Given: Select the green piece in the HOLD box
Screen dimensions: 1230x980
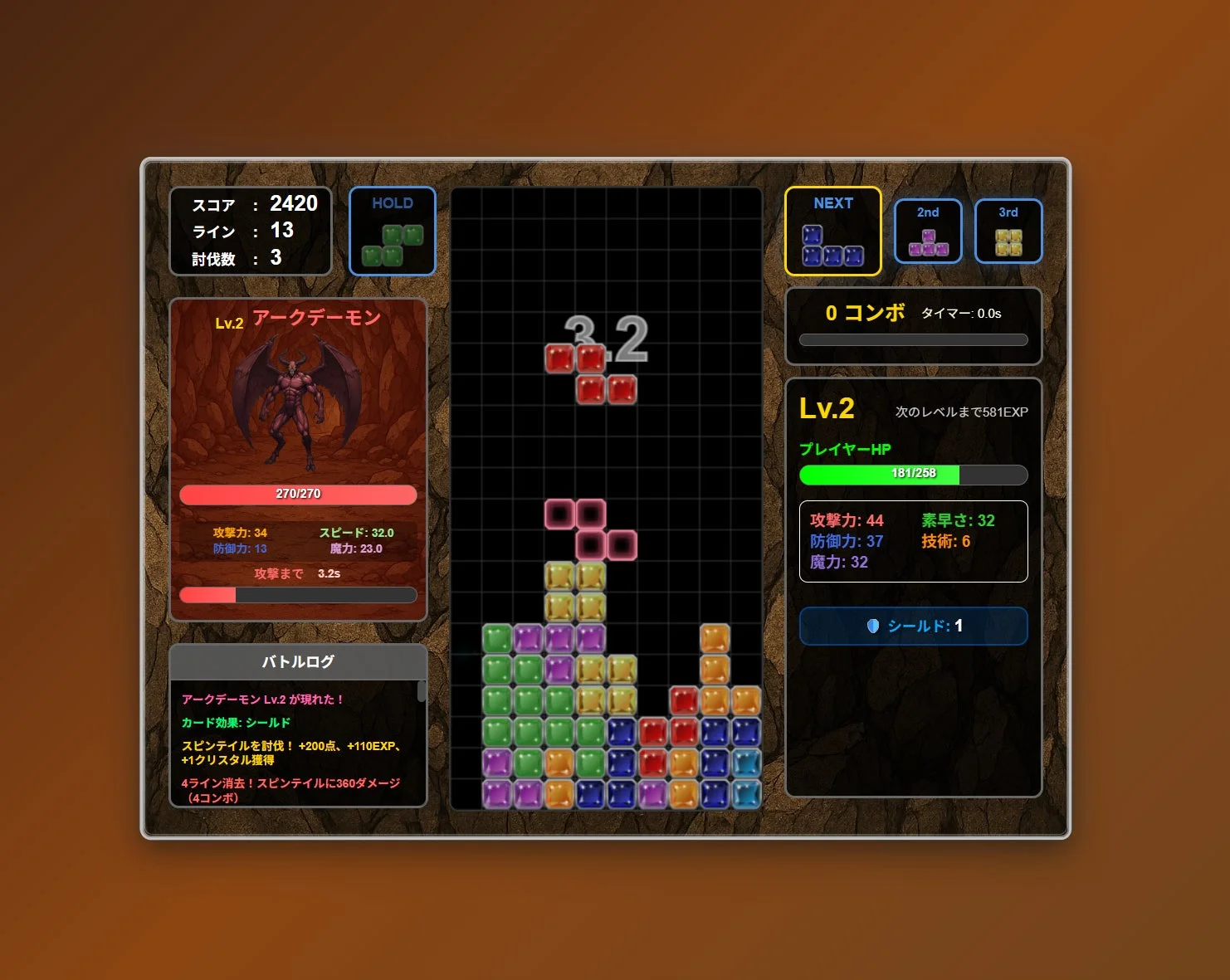Looking at the screenshot, I should 392,243.
